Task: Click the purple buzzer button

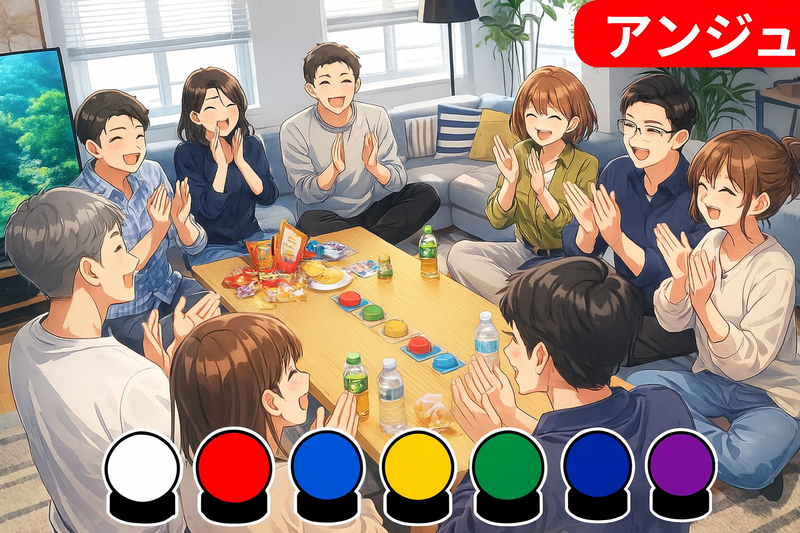Action: point(681,468)
